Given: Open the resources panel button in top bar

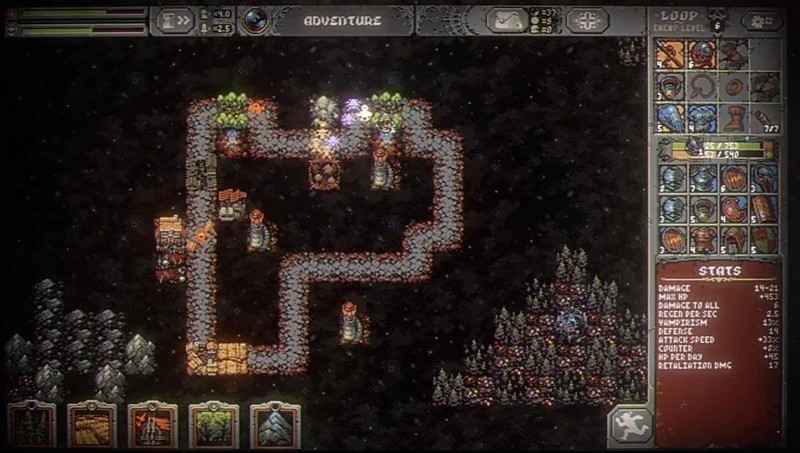Looking at the screenshot, I should 507,20.
